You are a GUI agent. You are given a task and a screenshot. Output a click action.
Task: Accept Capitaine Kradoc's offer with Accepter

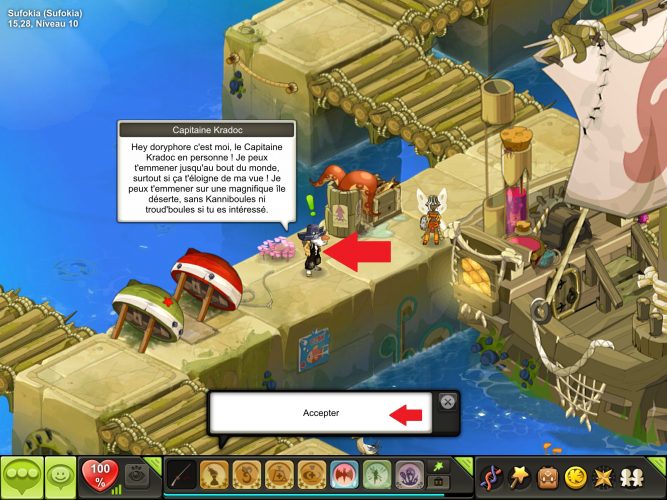pos(320,413)
